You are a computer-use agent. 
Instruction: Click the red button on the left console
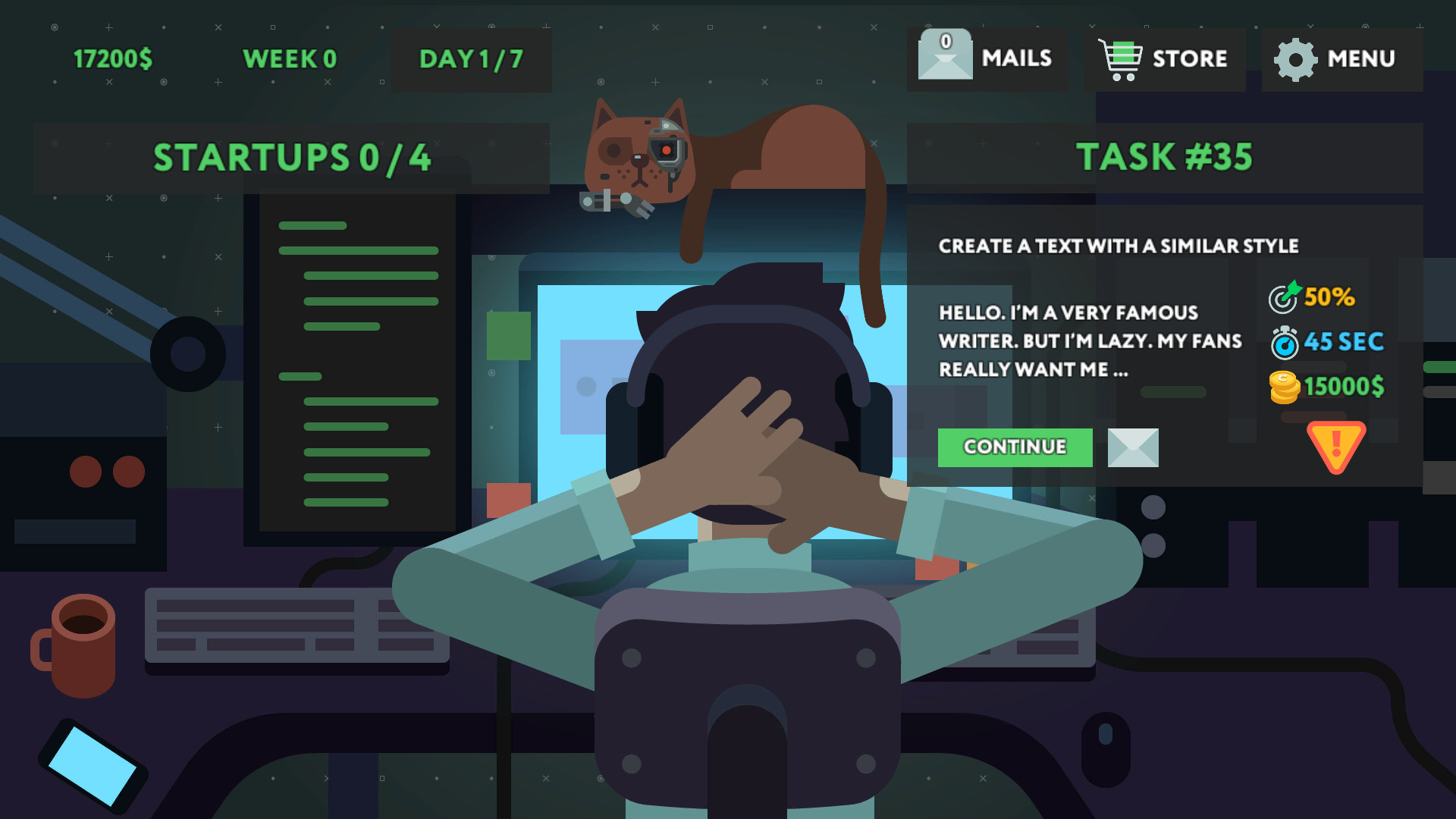click(x=85, y=470)
